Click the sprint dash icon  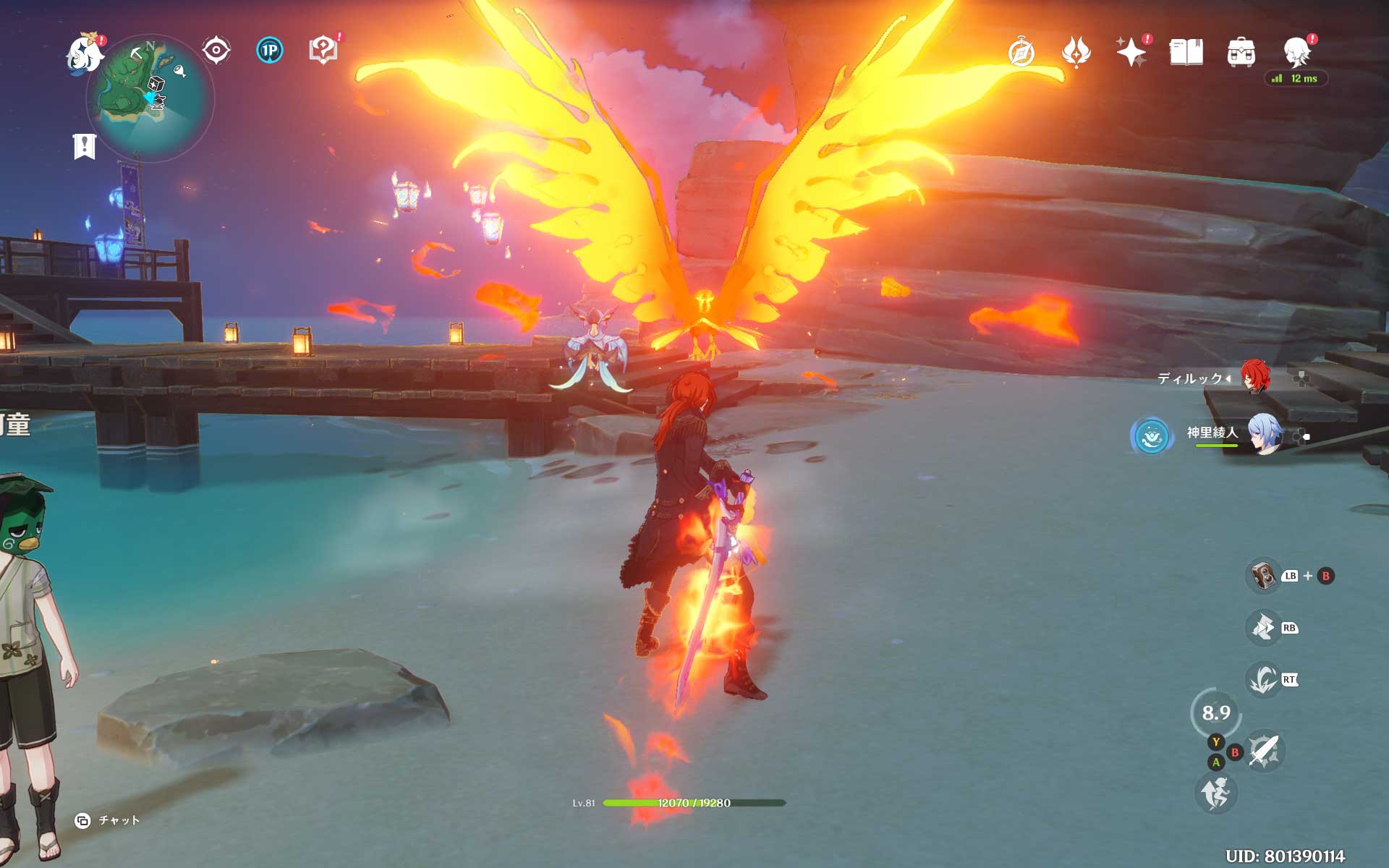tap(1215, 793)
